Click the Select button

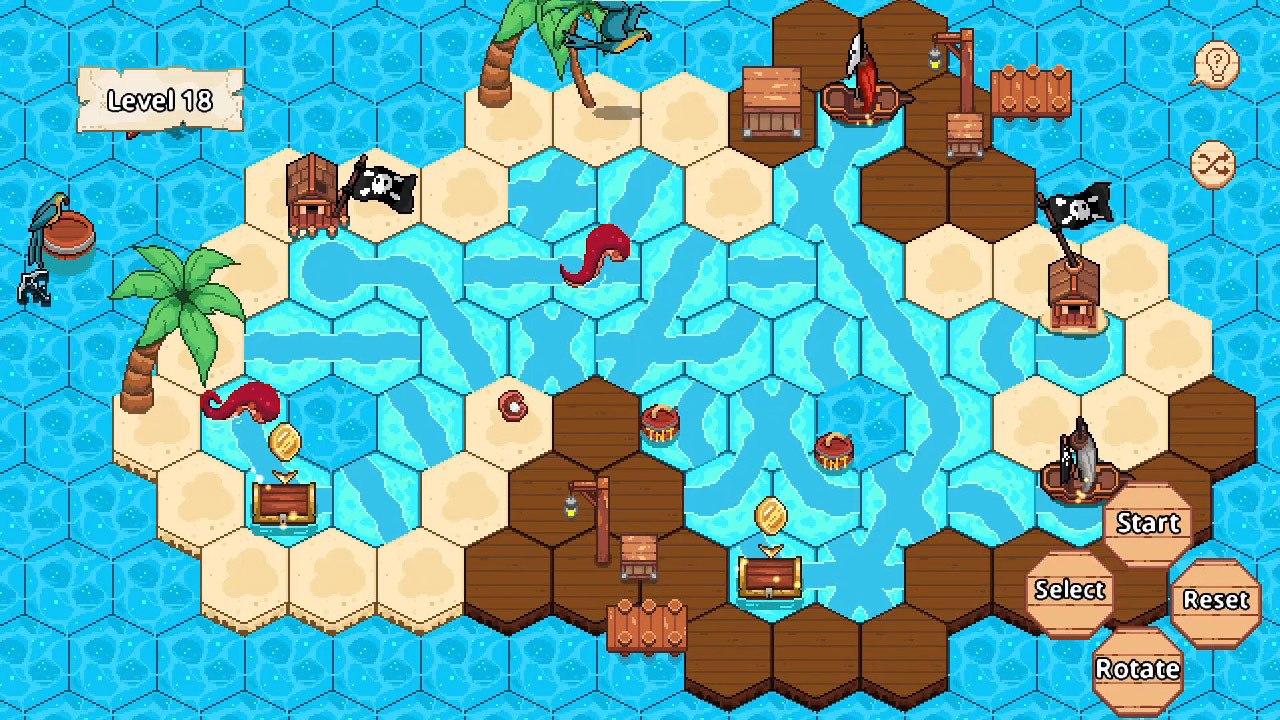(x=1068, y=590)
